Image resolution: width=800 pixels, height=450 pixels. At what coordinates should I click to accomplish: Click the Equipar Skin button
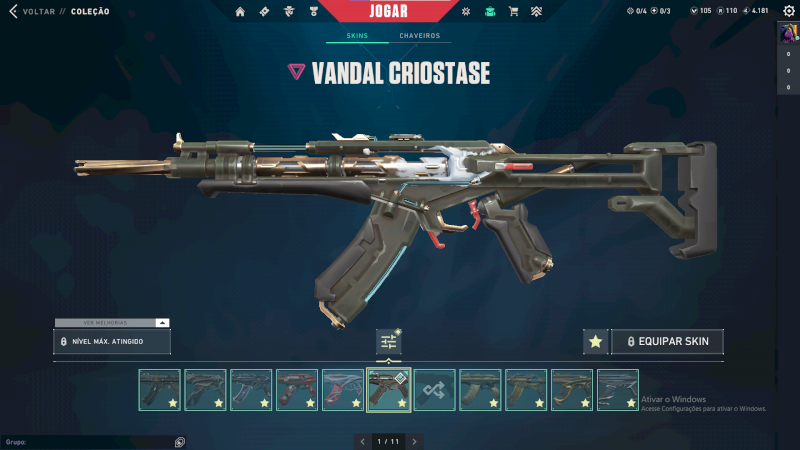point(667,342)
